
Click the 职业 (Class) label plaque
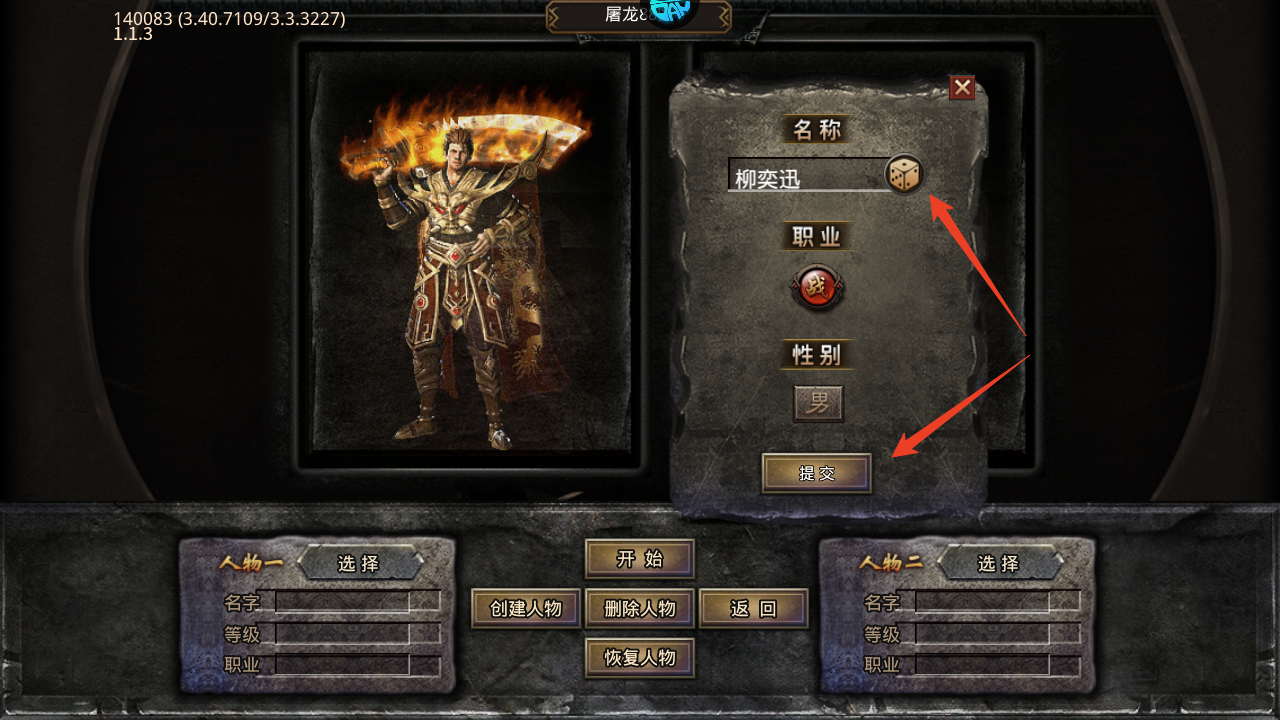point(817,235)
